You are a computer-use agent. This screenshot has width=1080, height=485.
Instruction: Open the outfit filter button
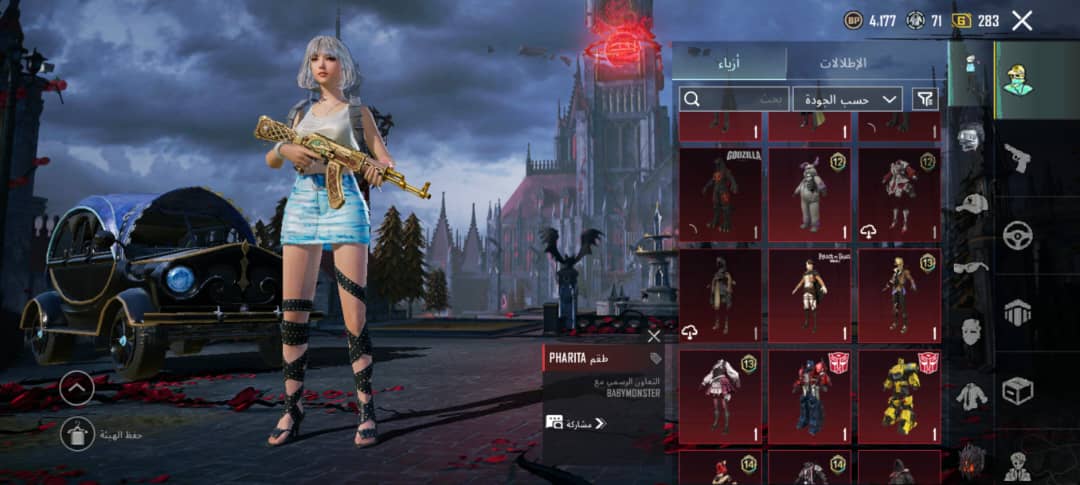pyautogui.click(x=926, y=99)
